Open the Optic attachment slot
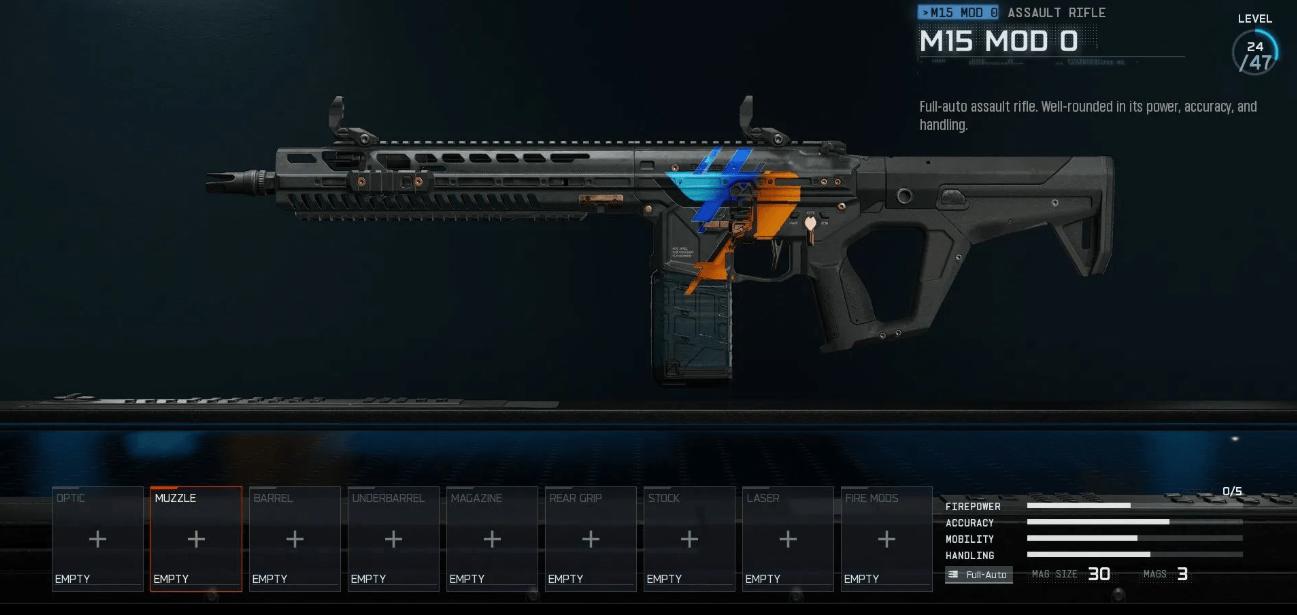The height and width of the screenshot is (615, 1297). 98,539
